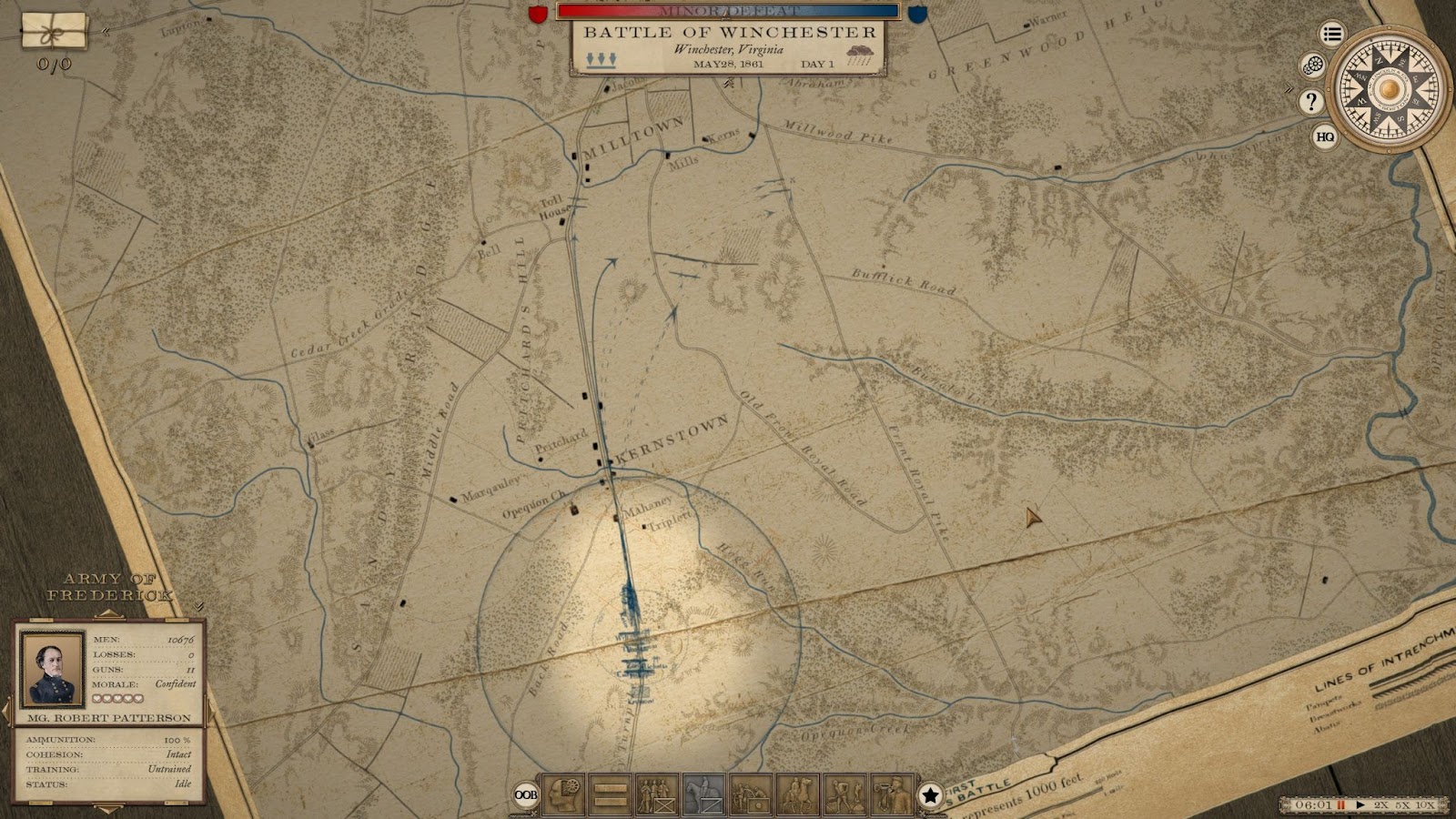Screen dimensions: 1456x819
Task: Open the courier messages envelope
Action: click(55, 33)
